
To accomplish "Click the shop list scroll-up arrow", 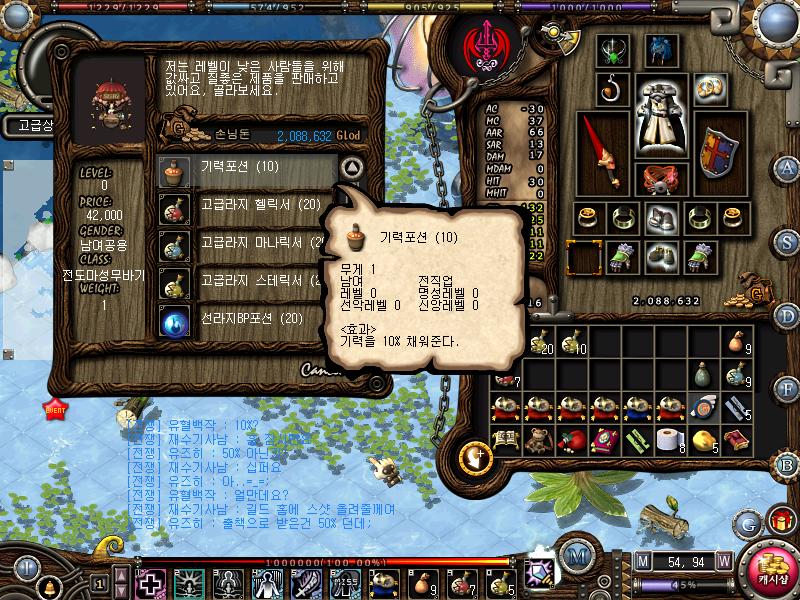I will click(350, 167).
